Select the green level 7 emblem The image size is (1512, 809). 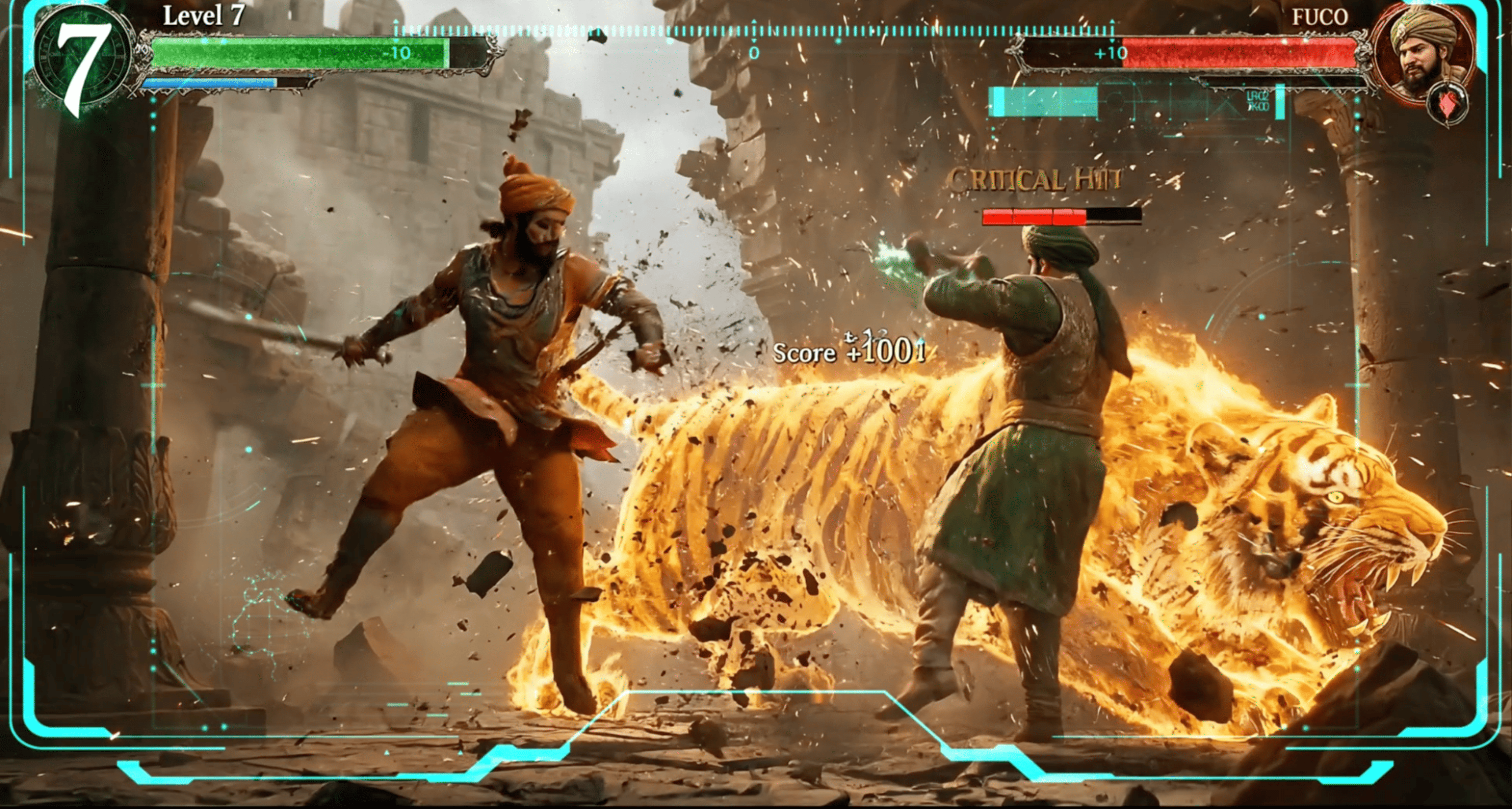point(82,62)
